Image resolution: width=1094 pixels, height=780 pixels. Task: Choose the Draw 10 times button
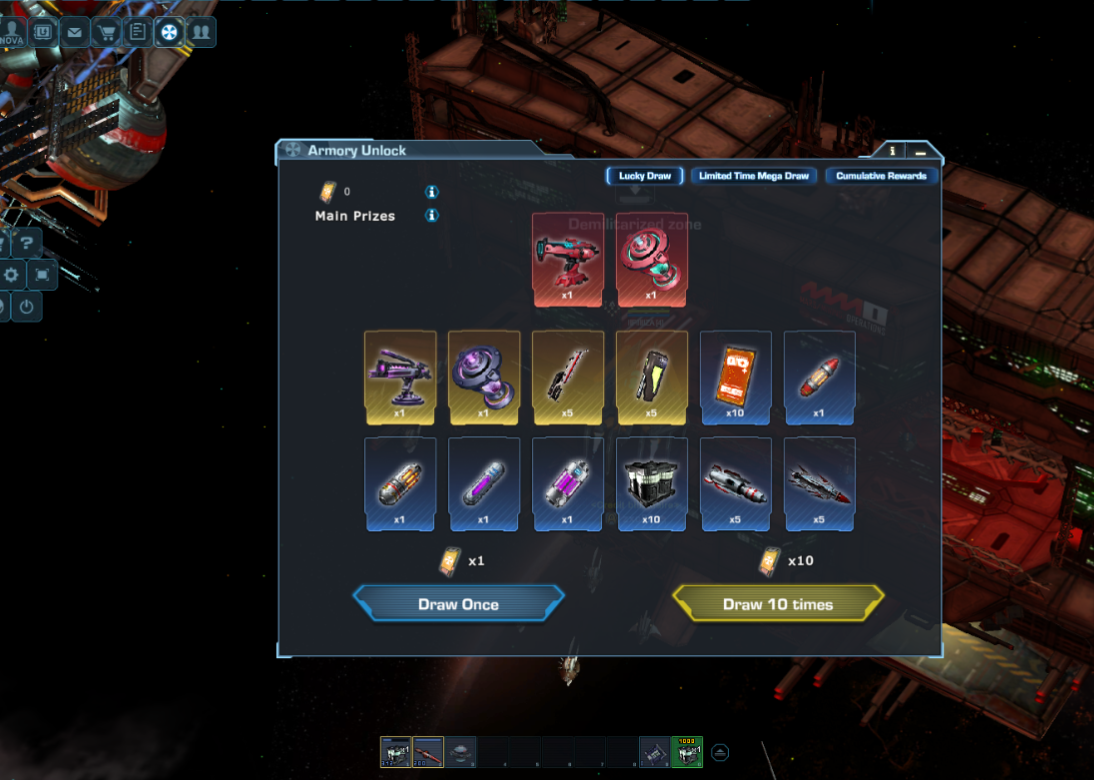(x=778, y=604)
